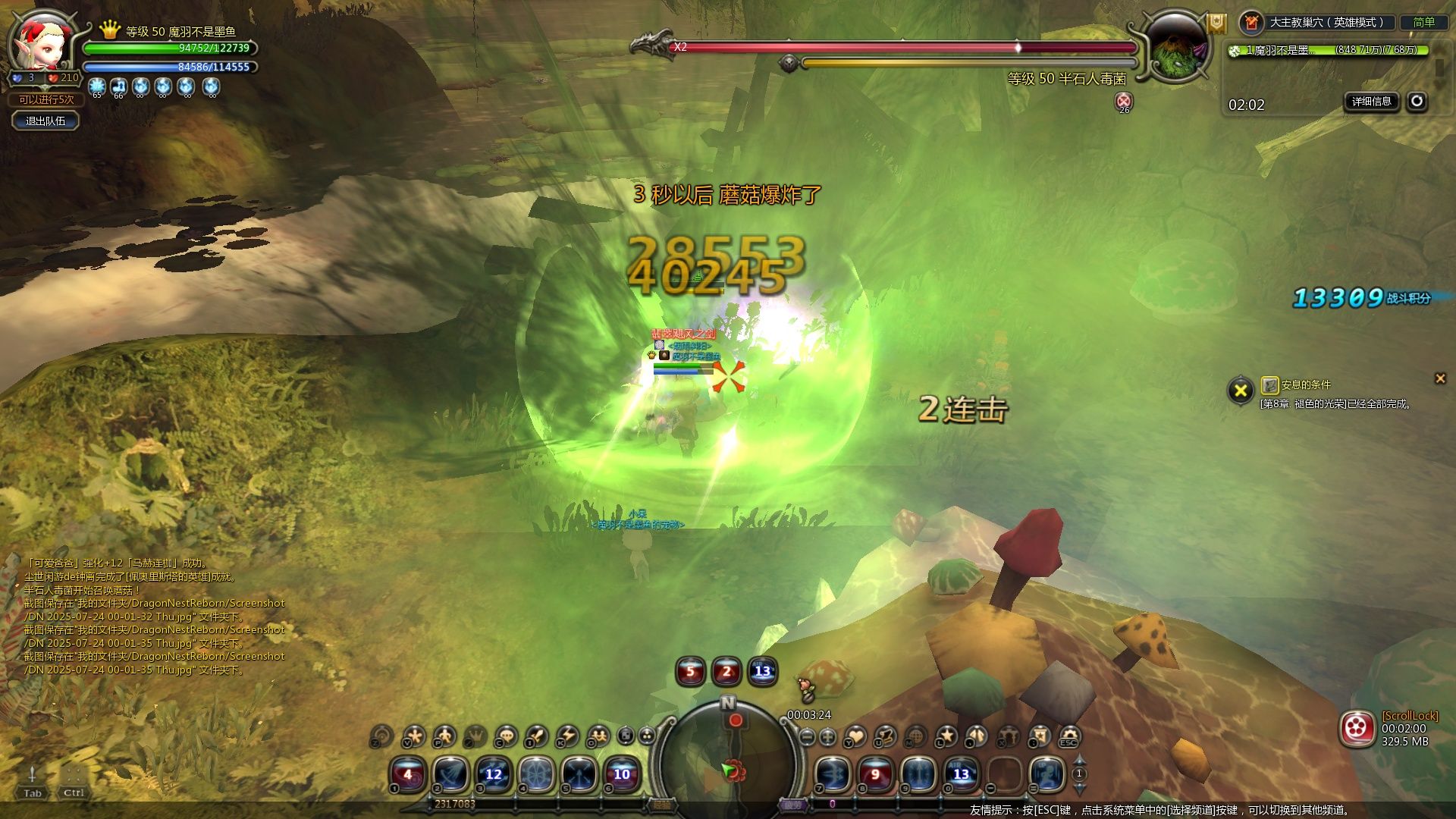Click the yellow X quest tracker icon
The image size is (1456, 819).
click(x=1241, y=391)
